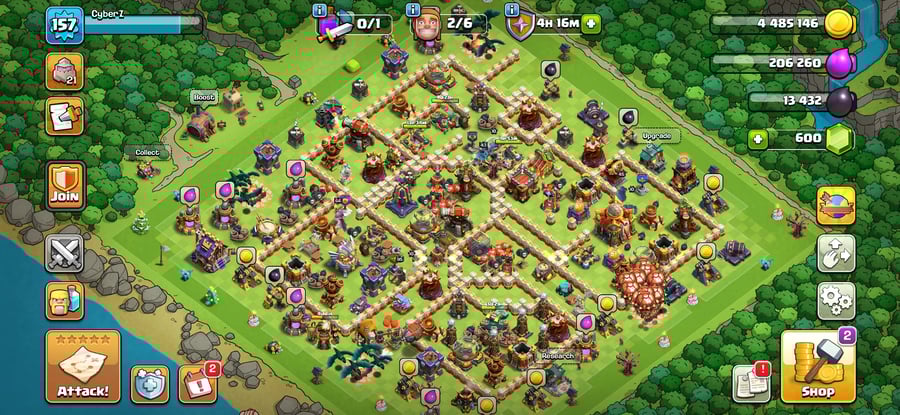Open the crossed swords battle log
This screenshot has width=900, height=415.
65,252
